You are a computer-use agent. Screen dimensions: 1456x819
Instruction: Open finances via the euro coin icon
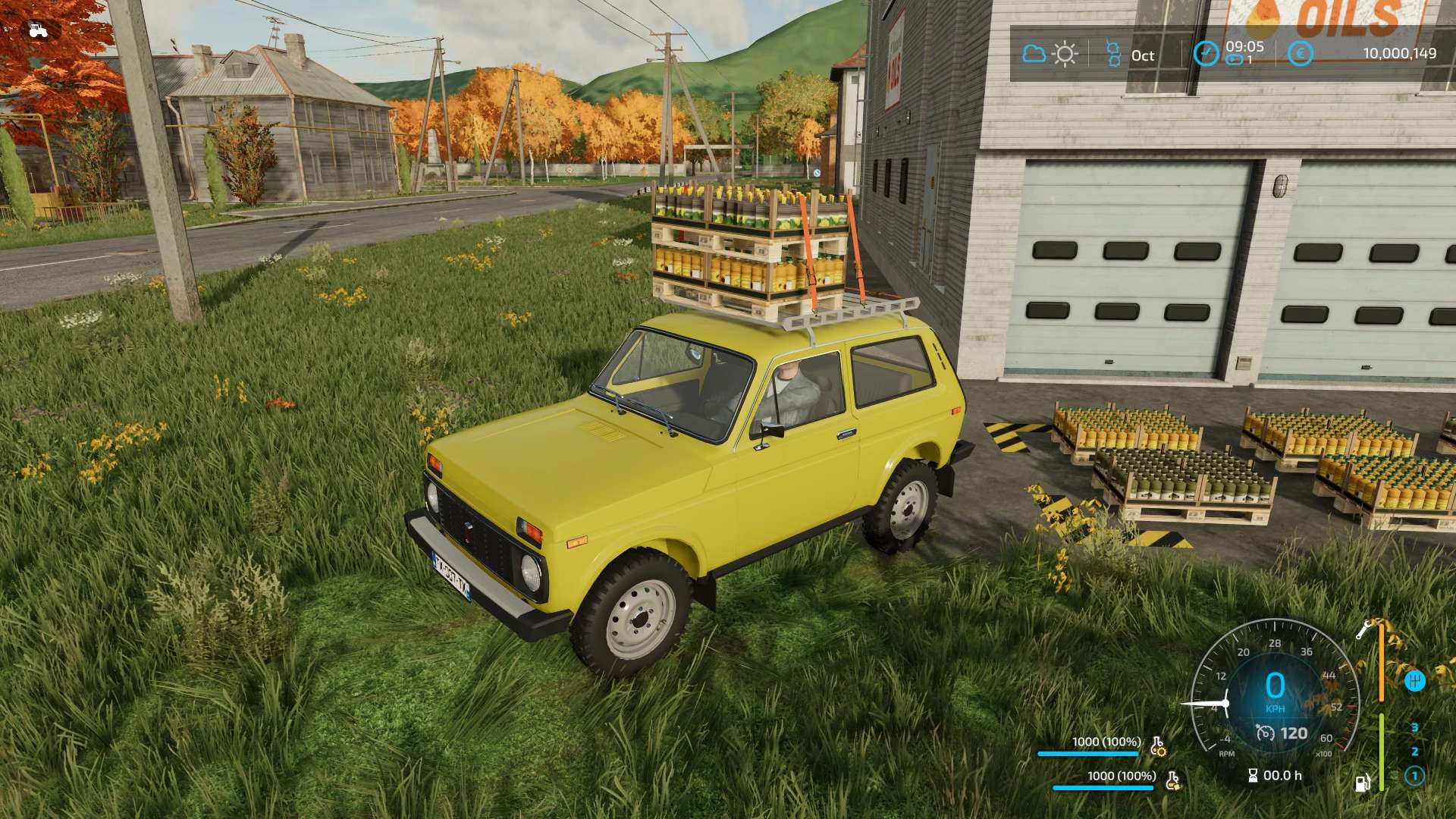coord(1301,53)
